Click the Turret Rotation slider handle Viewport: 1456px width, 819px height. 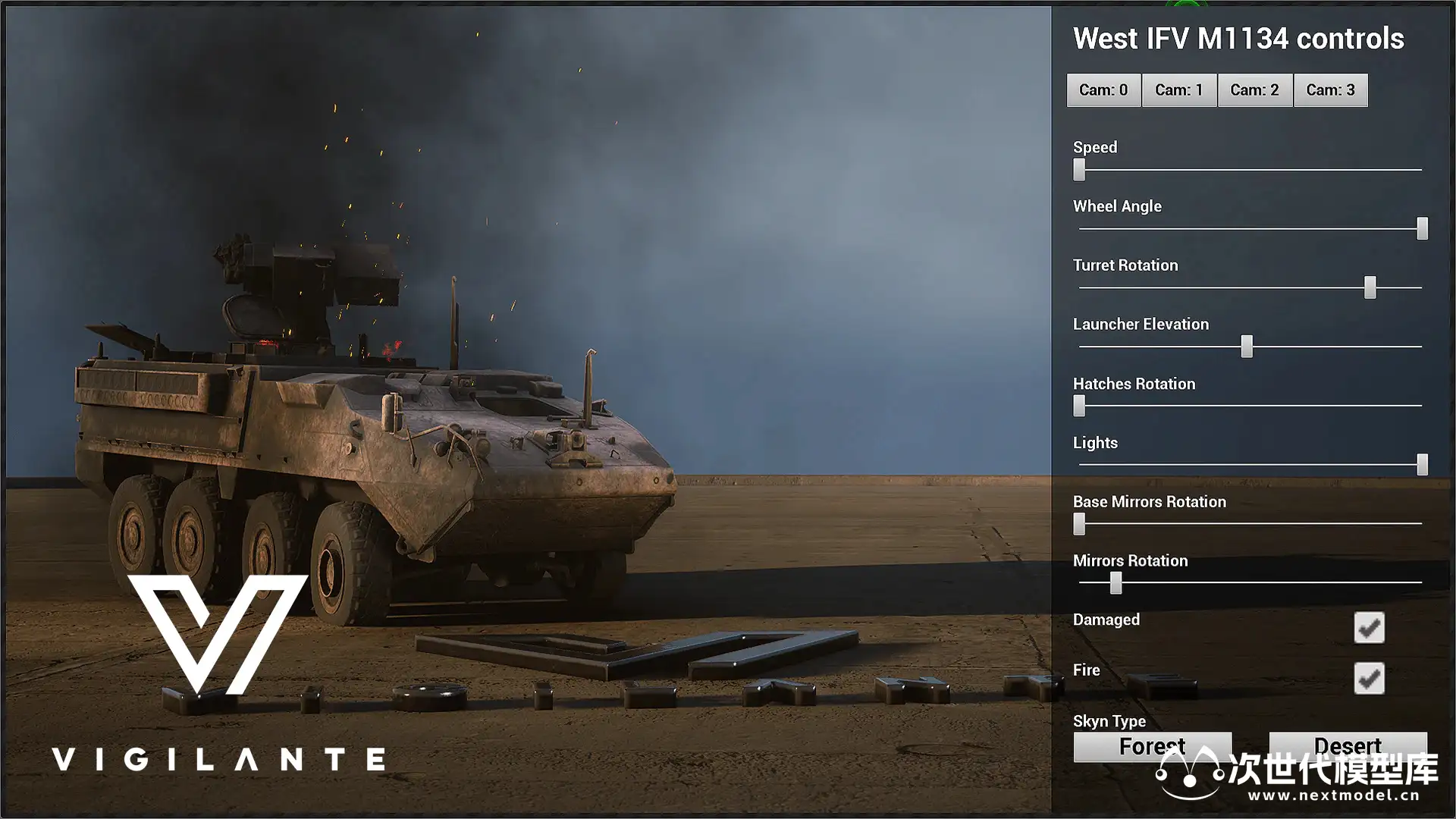coord(1370,287)
